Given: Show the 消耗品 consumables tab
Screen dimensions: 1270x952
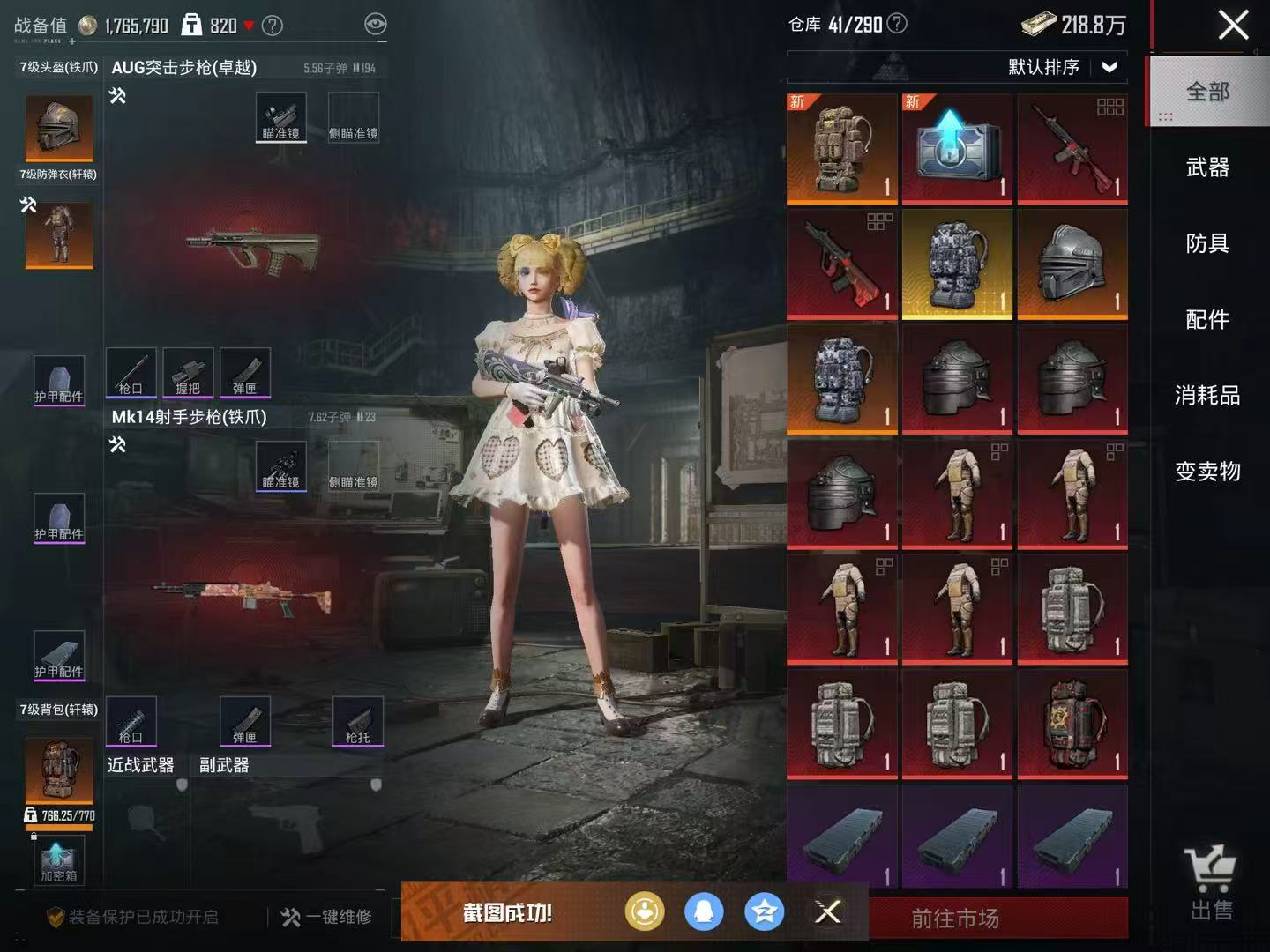Looking at the screenshot, I should [1207, 395].
